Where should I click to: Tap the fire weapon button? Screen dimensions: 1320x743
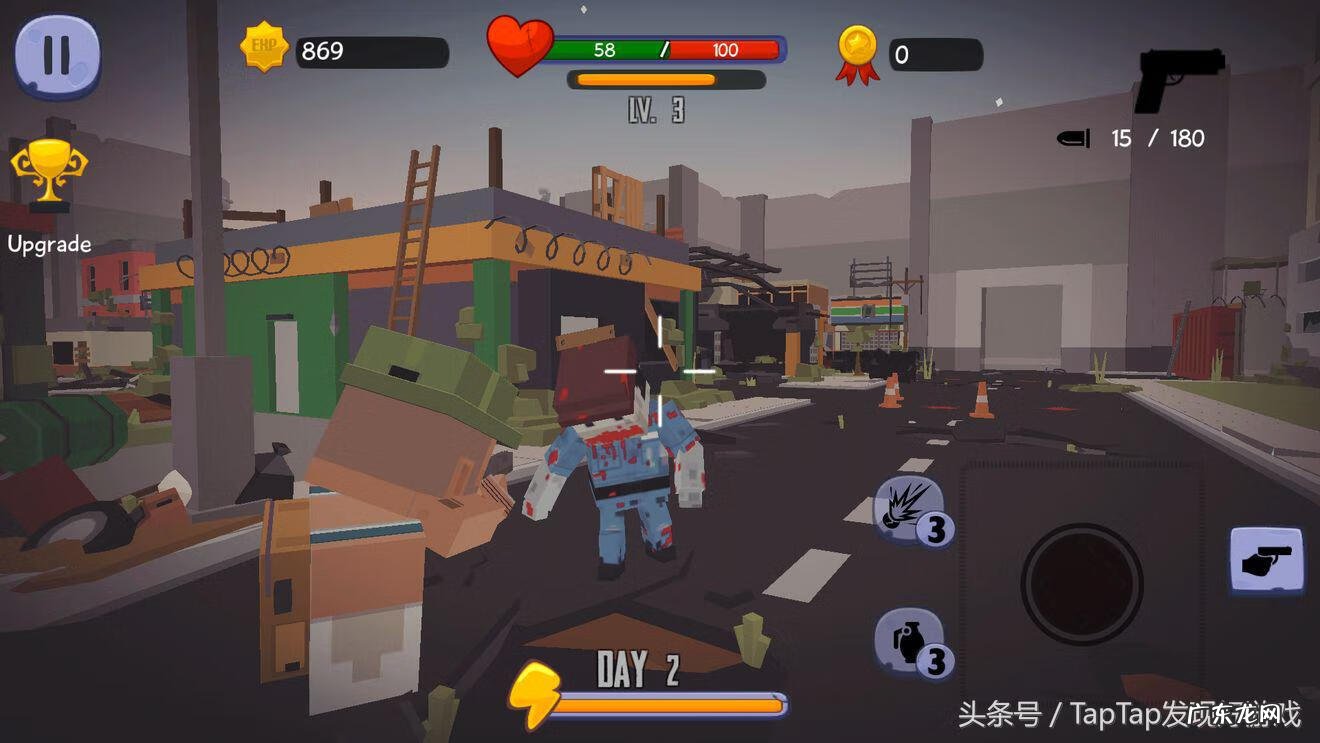pos(1266,561)
